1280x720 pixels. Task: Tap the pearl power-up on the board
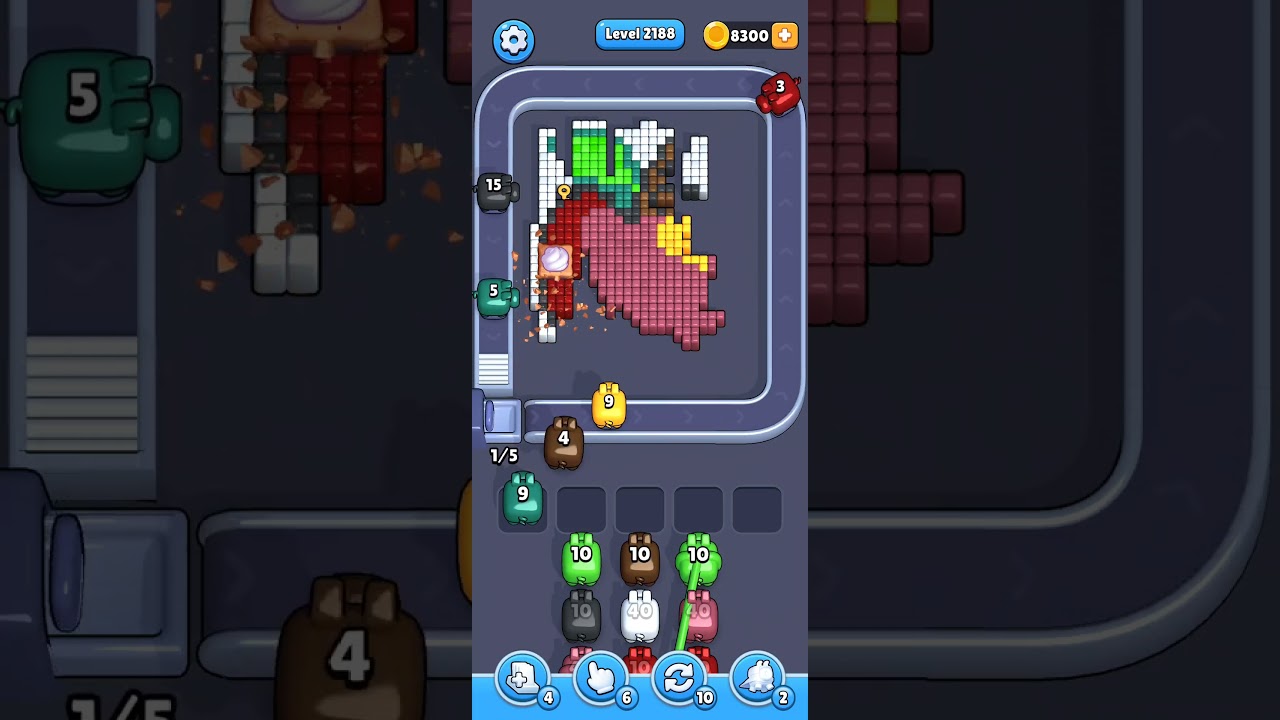pos(556,260)
